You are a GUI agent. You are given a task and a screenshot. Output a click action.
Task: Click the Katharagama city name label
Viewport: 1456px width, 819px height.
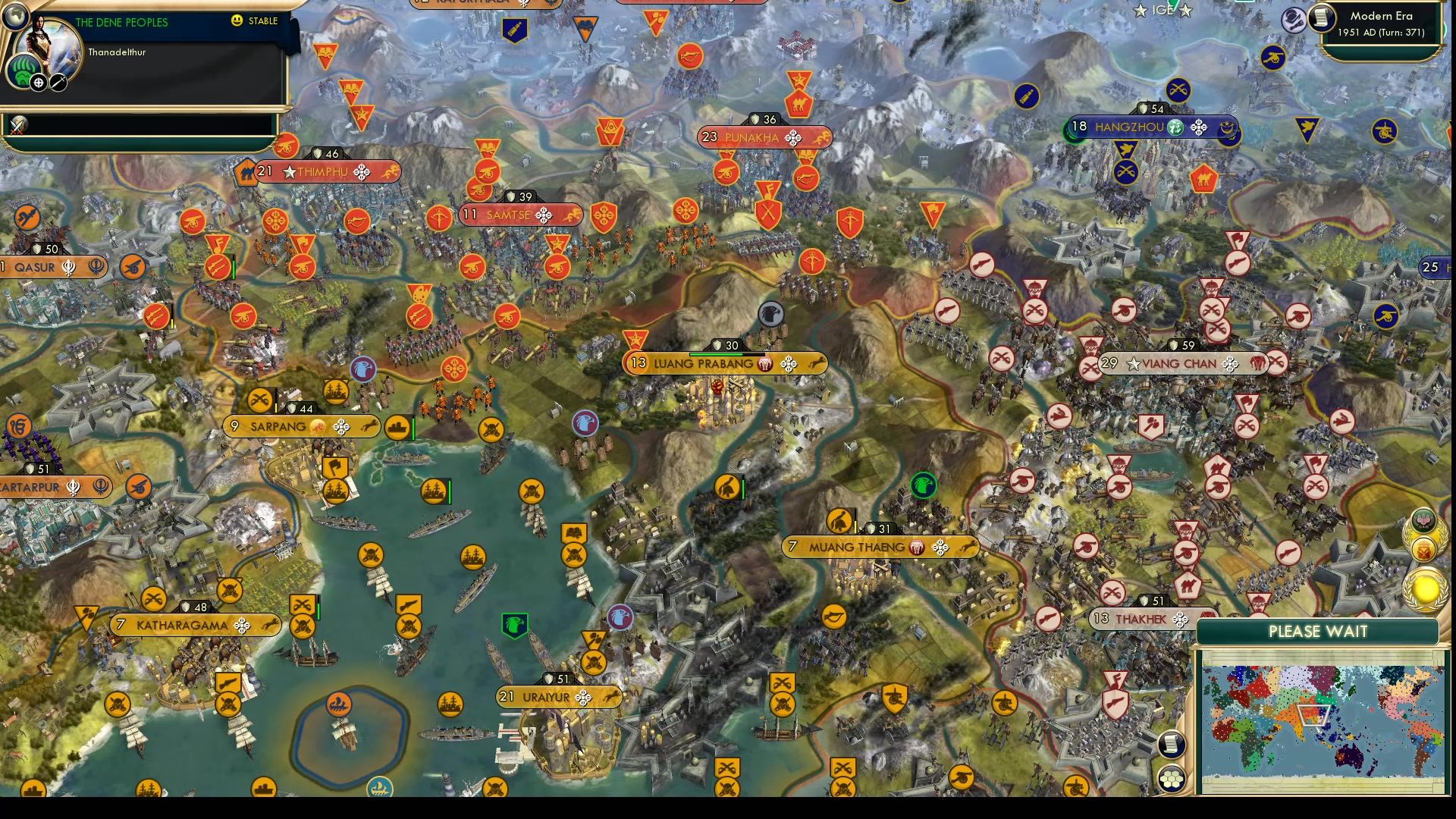182,624
